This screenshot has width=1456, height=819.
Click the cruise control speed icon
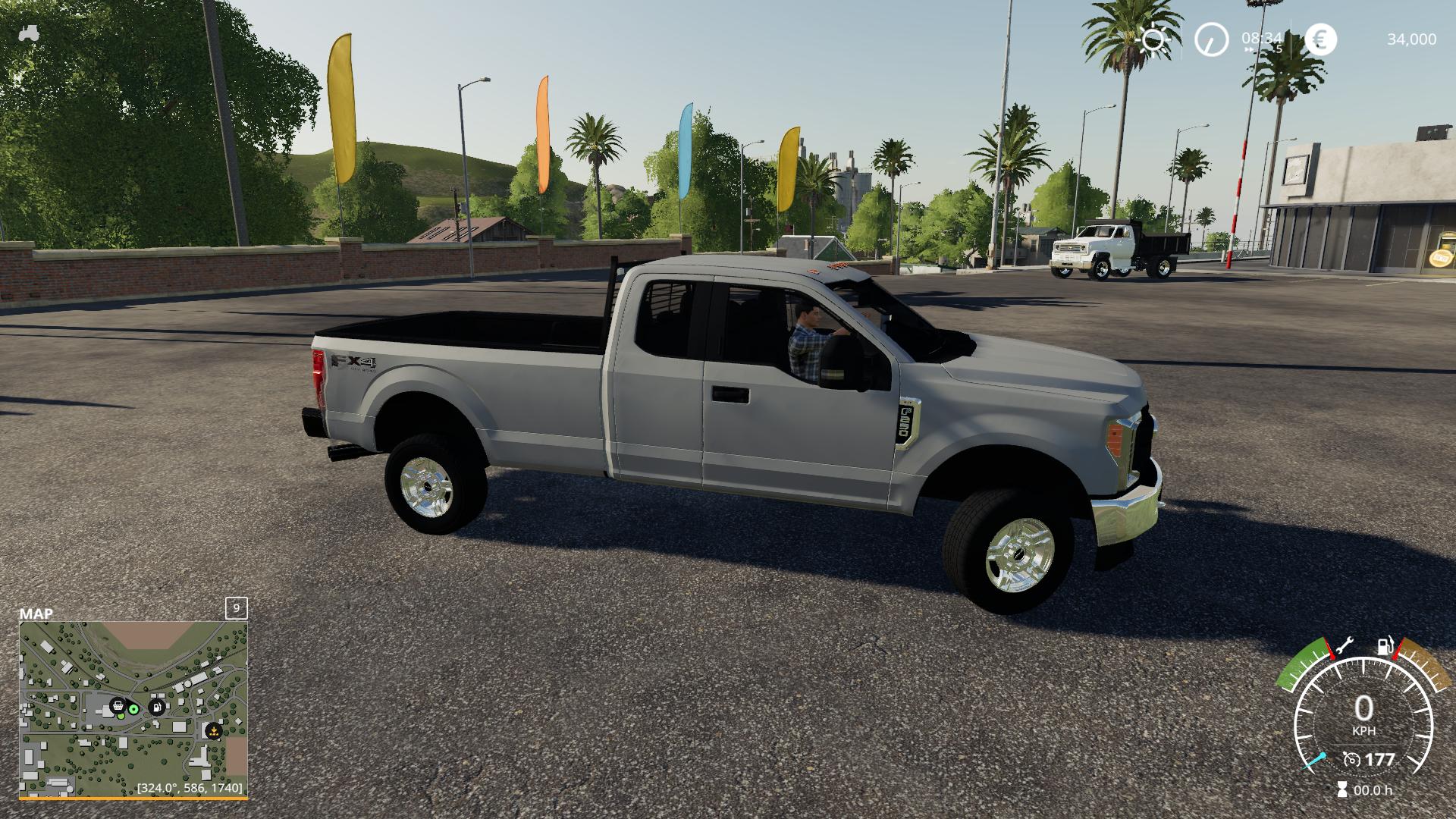click(x=1351, y=759)
